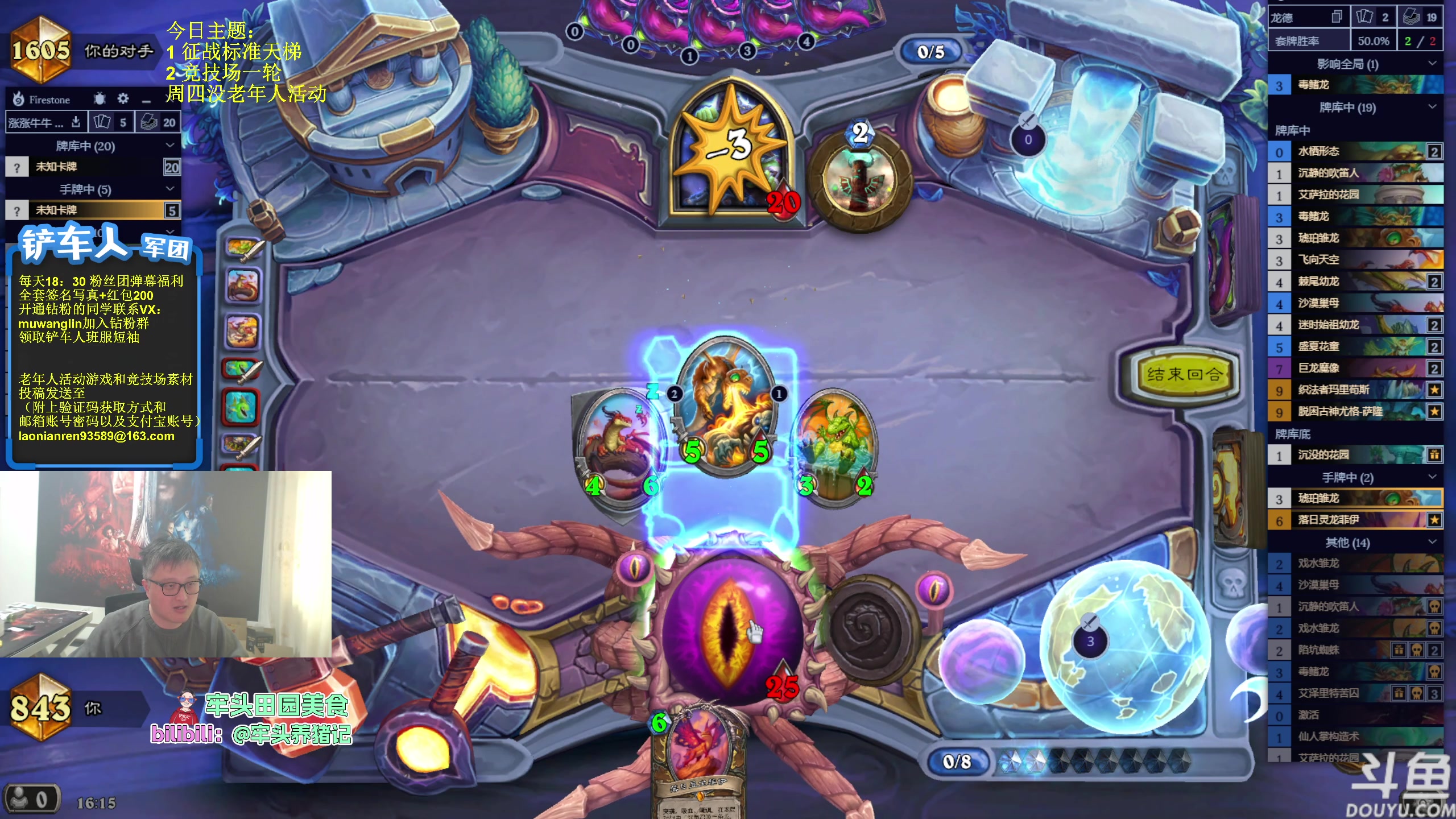
Task: Minimize the Firestone opponent tracker
Action: [x=146, y=100]
